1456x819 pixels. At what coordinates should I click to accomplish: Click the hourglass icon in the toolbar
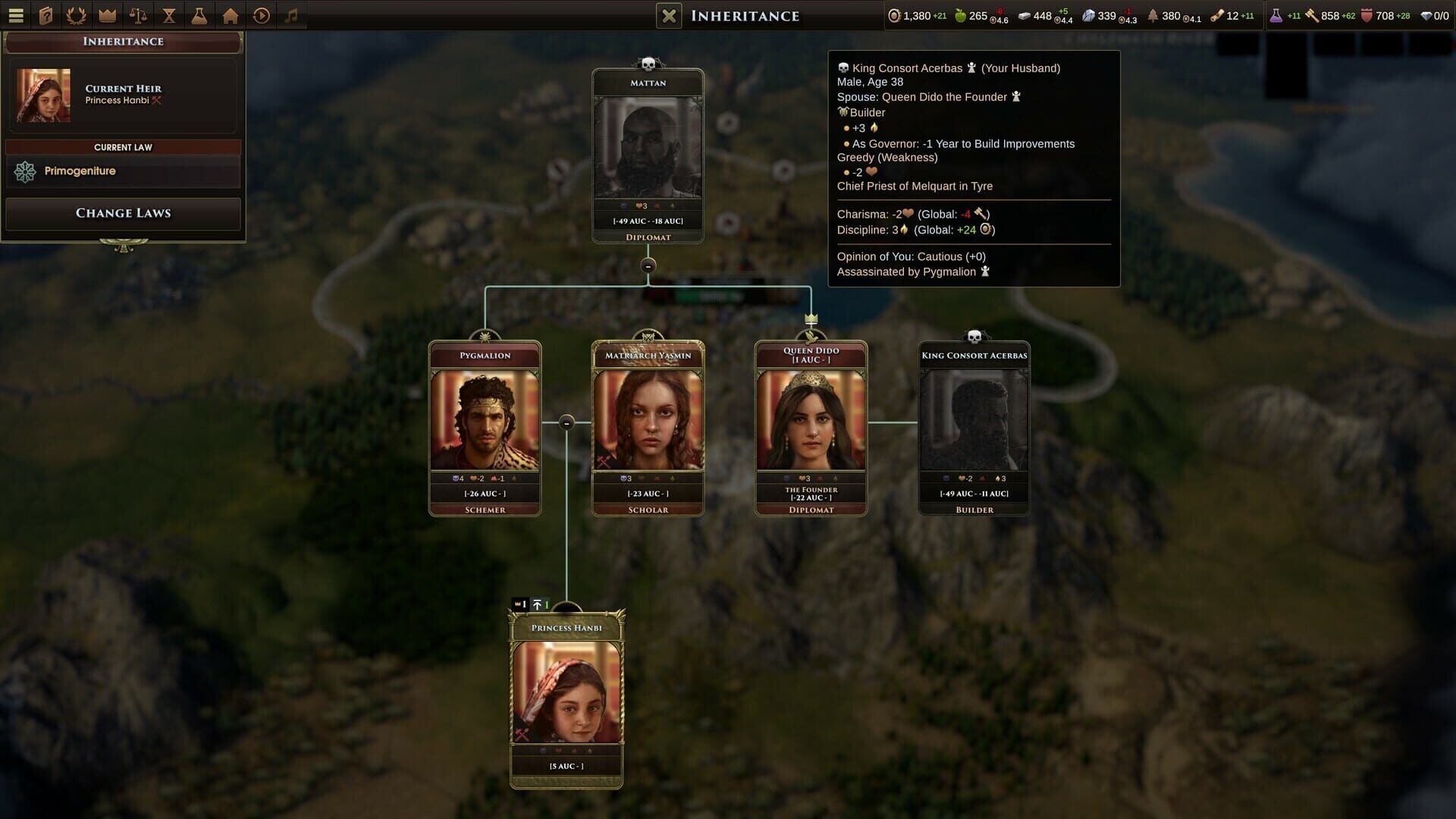pyautogui.click(x=168, y=14)
